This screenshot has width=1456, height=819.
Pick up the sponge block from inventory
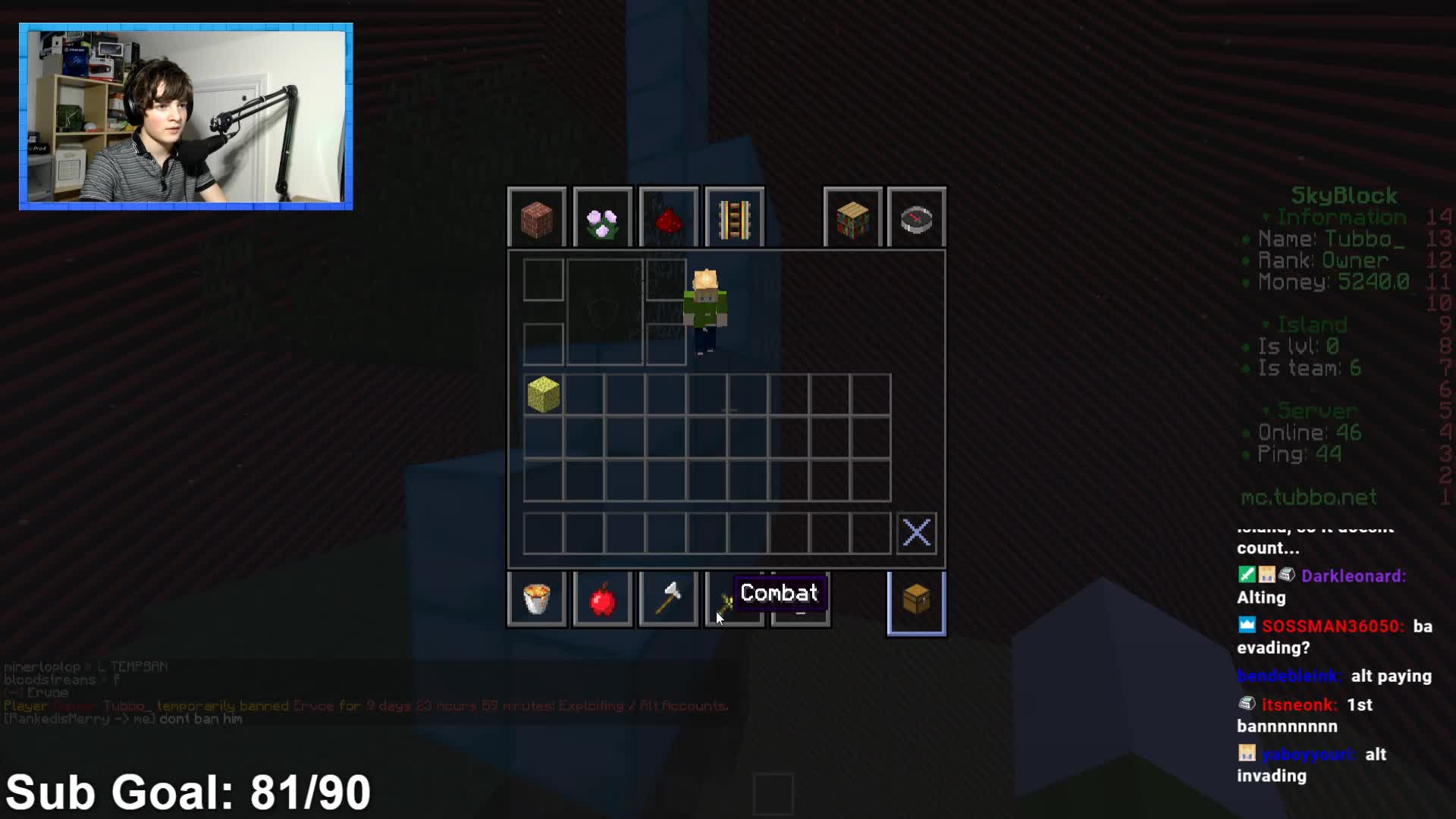coord(544,394)
